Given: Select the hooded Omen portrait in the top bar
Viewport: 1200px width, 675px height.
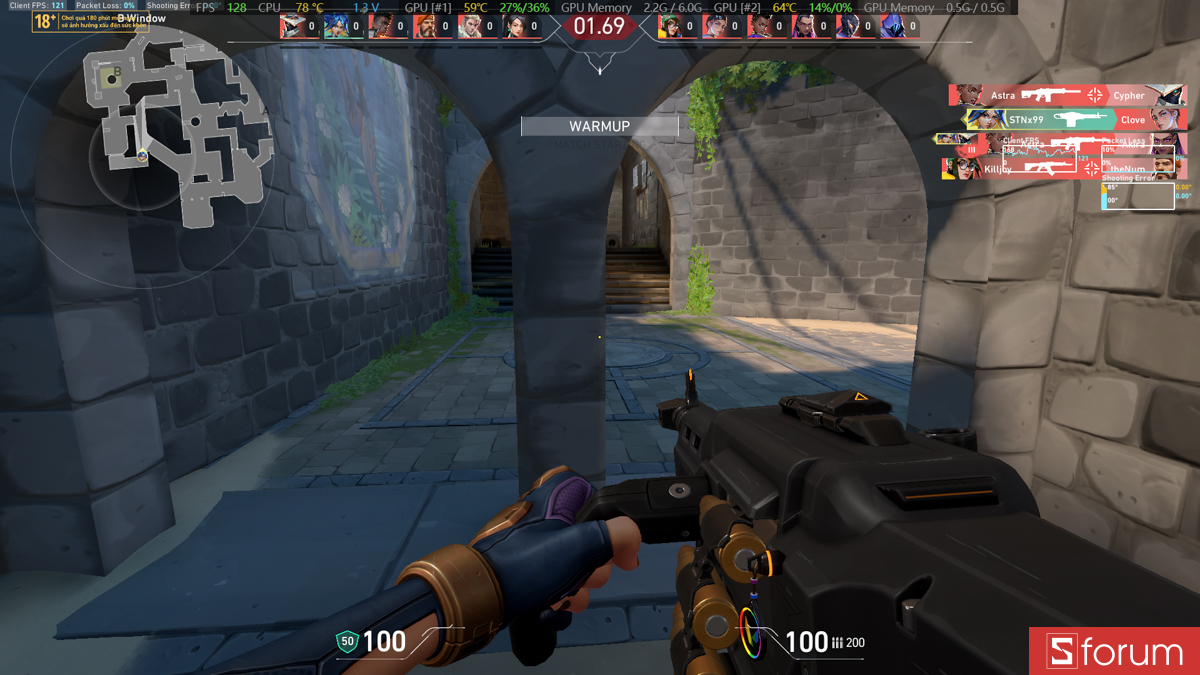Looking at the screenshot, I should (x=893, y=27).
